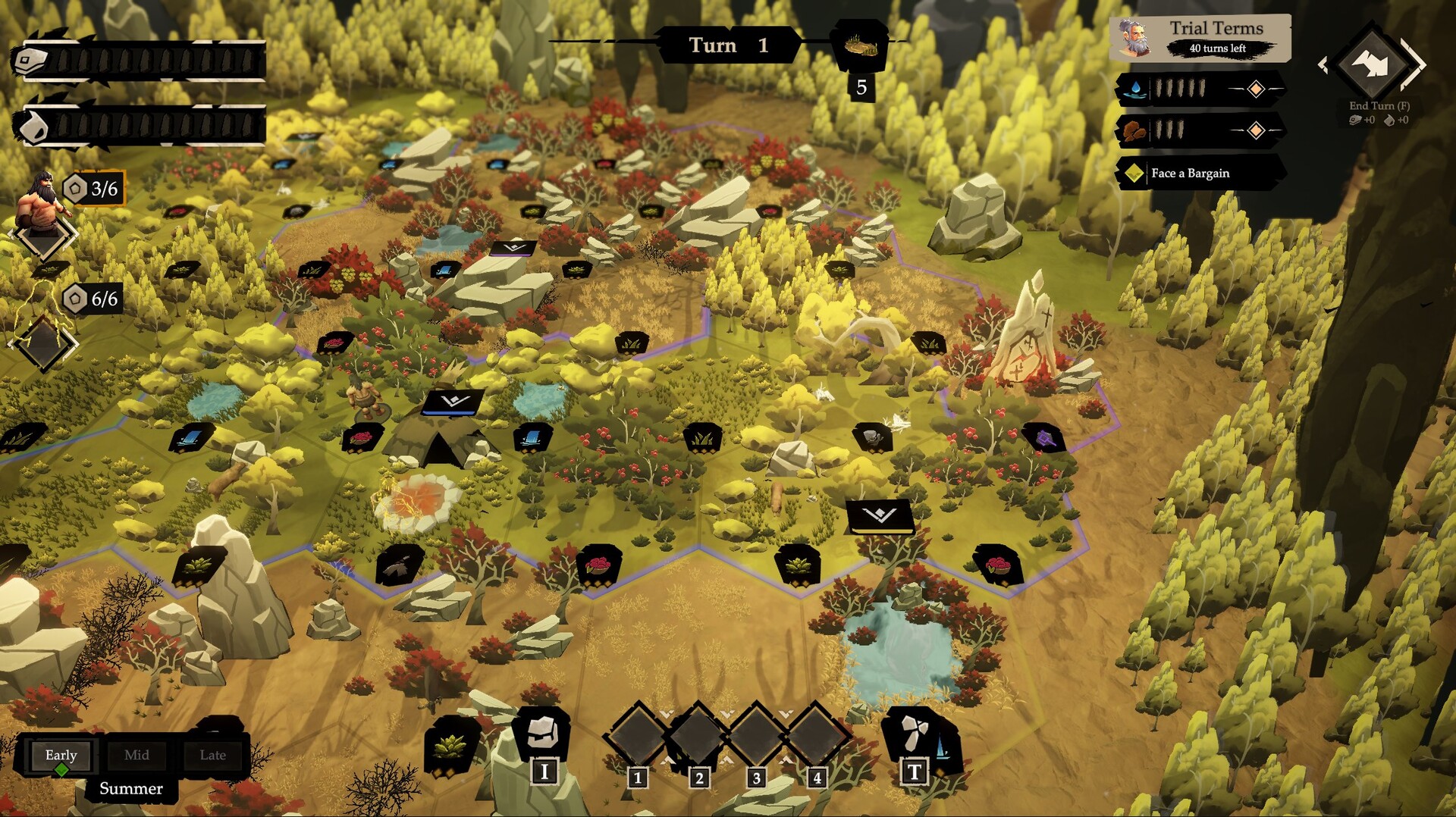1456x817 pixels.
Task: Select the Early season phase
Action: pyautogui.click(x=61, y=755)
